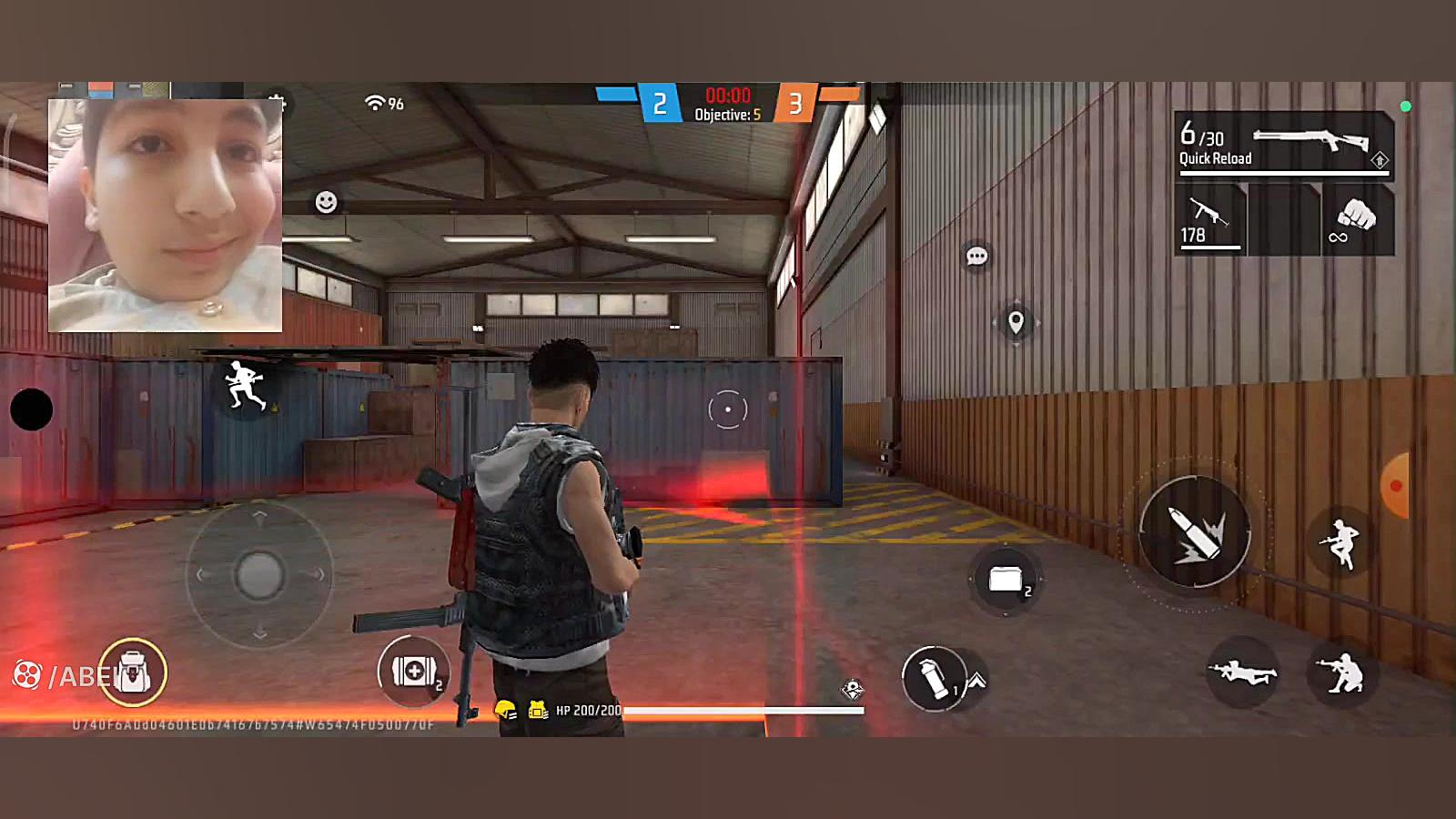
Task: Expand the grenade selection arrow
Action: coord(976,681)
